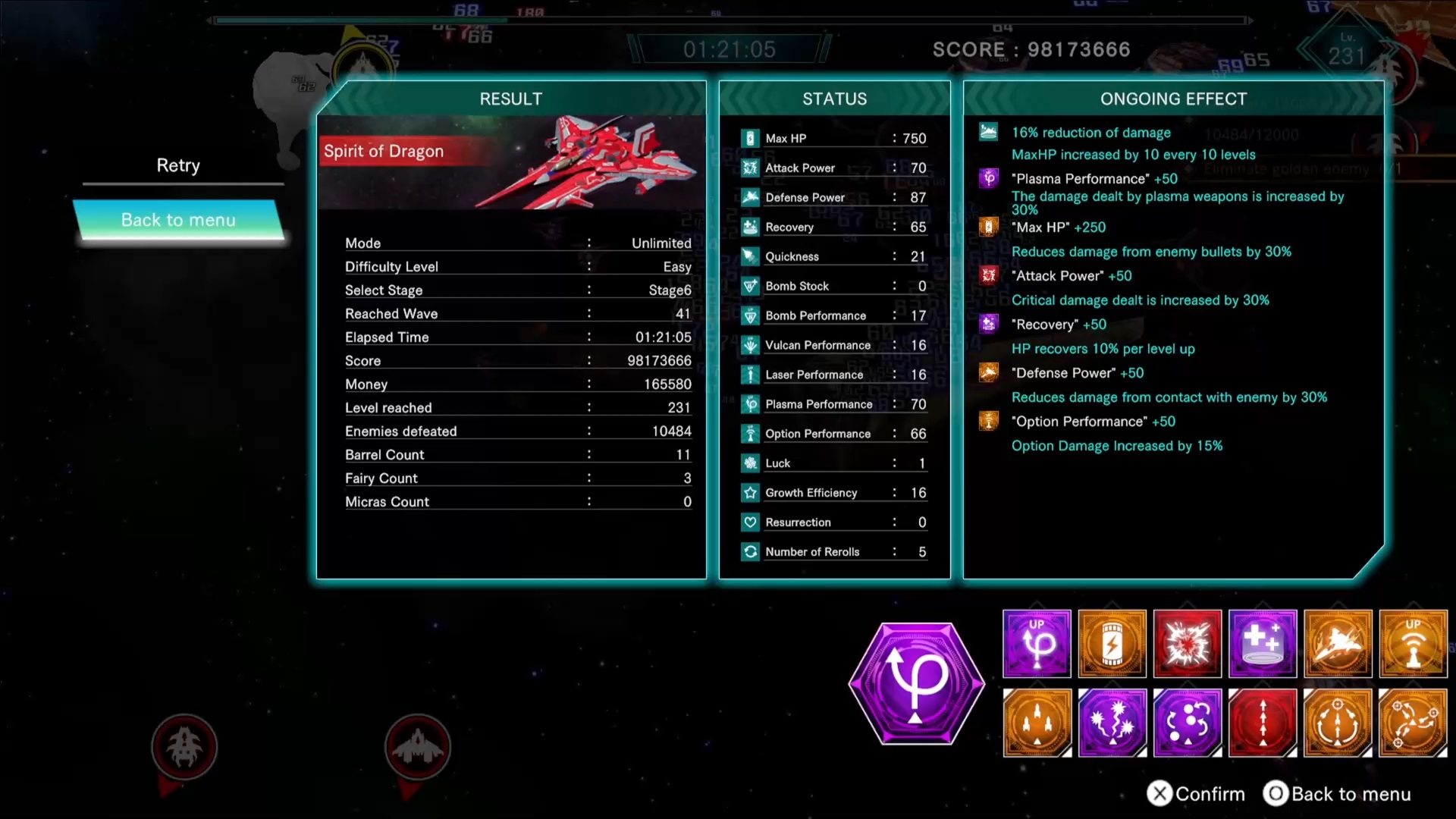Select the orange battery lightning skill icon
The width and height of the screenshot is (1456, 819).
point(1112,644)
